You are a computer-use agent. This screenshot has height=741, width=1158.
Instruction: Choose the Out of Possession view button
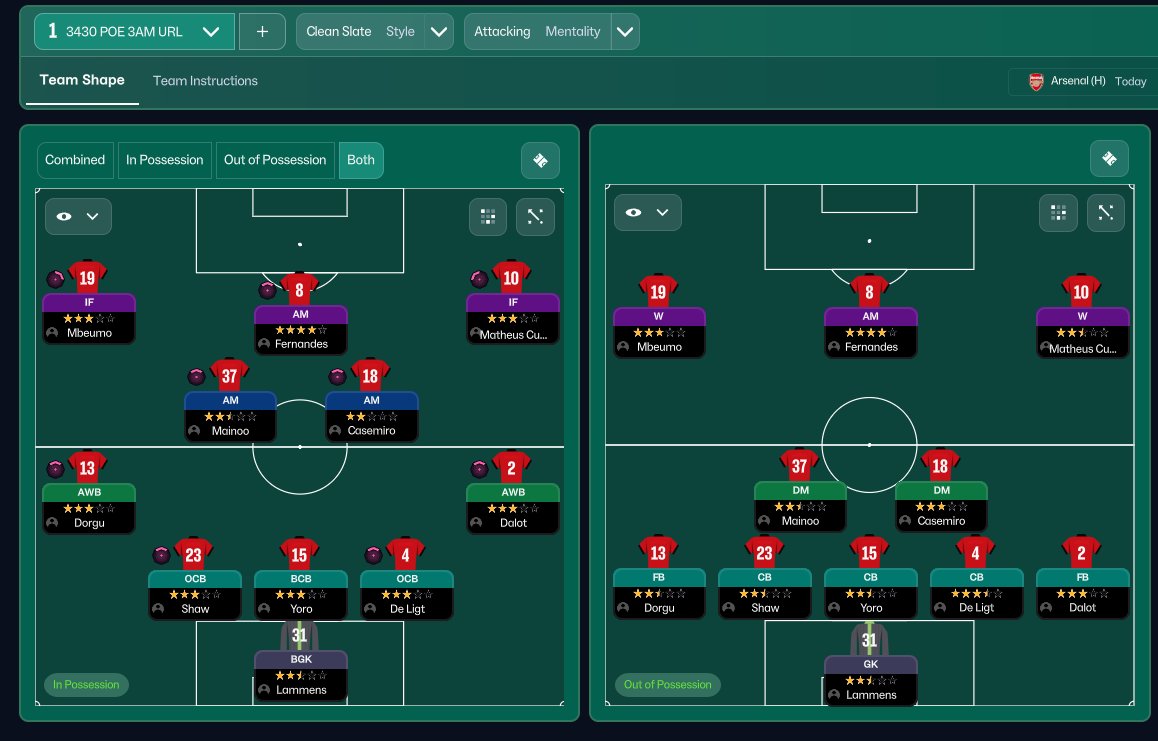click(x=275, y=160)
